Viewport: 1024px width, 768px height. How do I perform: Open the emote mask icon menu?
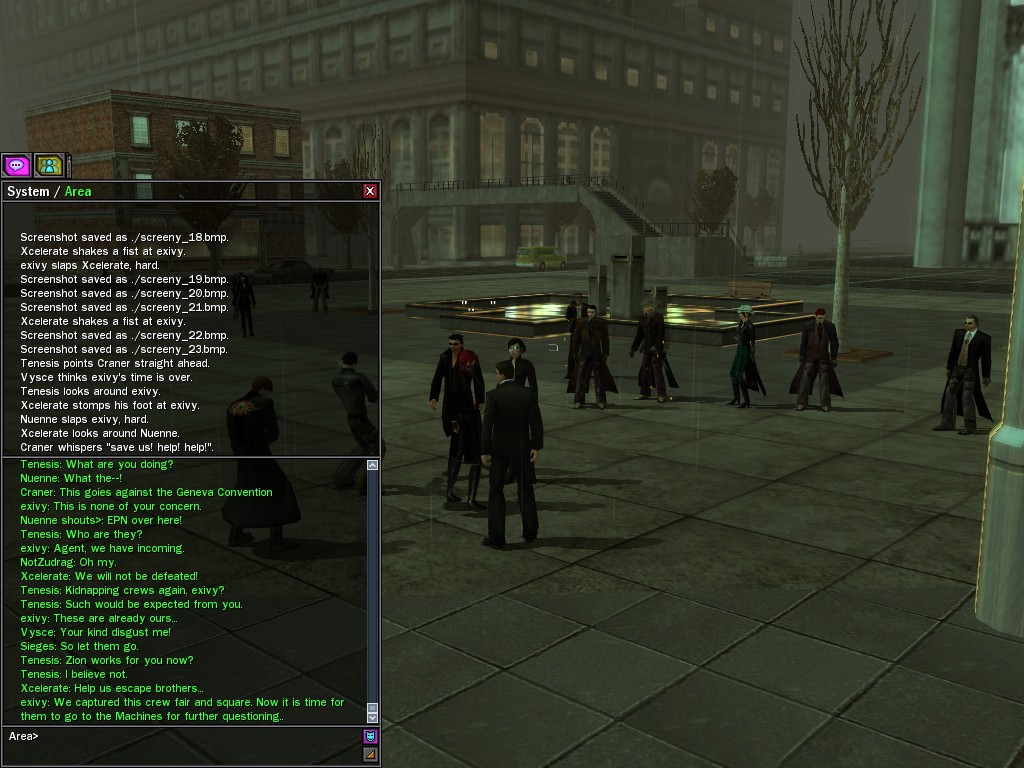[x=370, y=737]
